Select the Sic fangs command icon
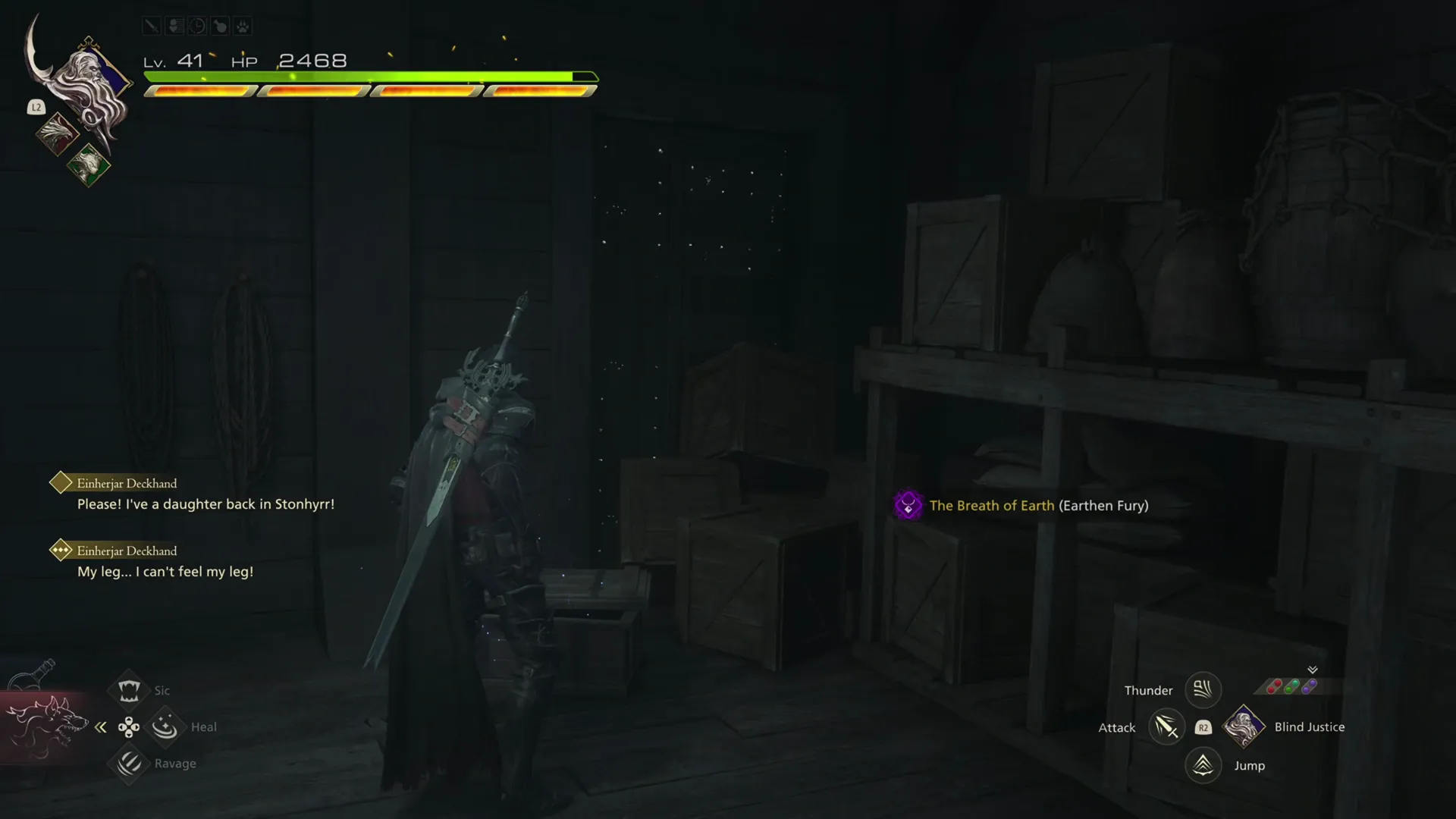The width and height of the screenshot is (1456, 819). [x=129, y=689]
